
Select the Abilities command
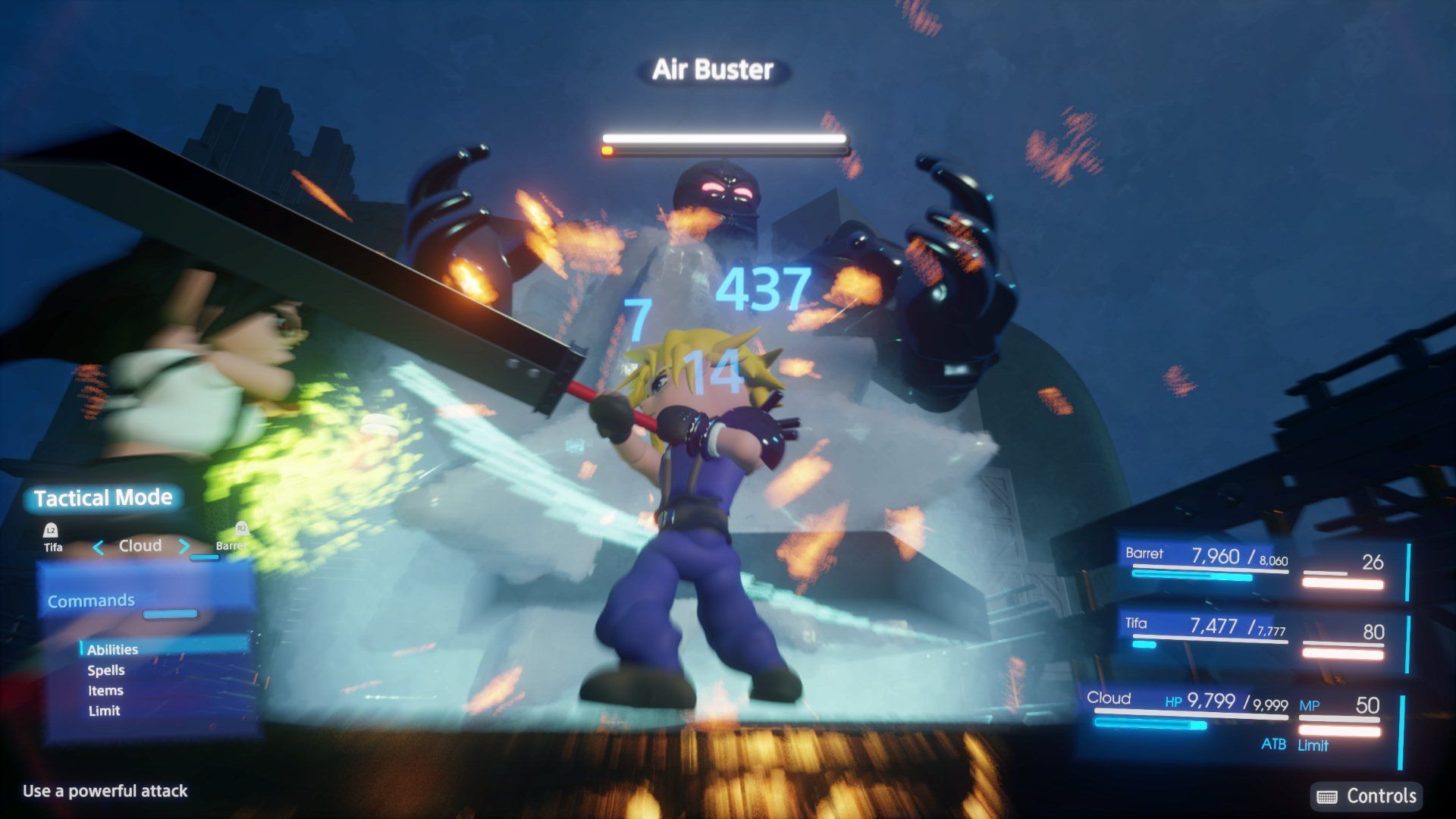point(112,649)
